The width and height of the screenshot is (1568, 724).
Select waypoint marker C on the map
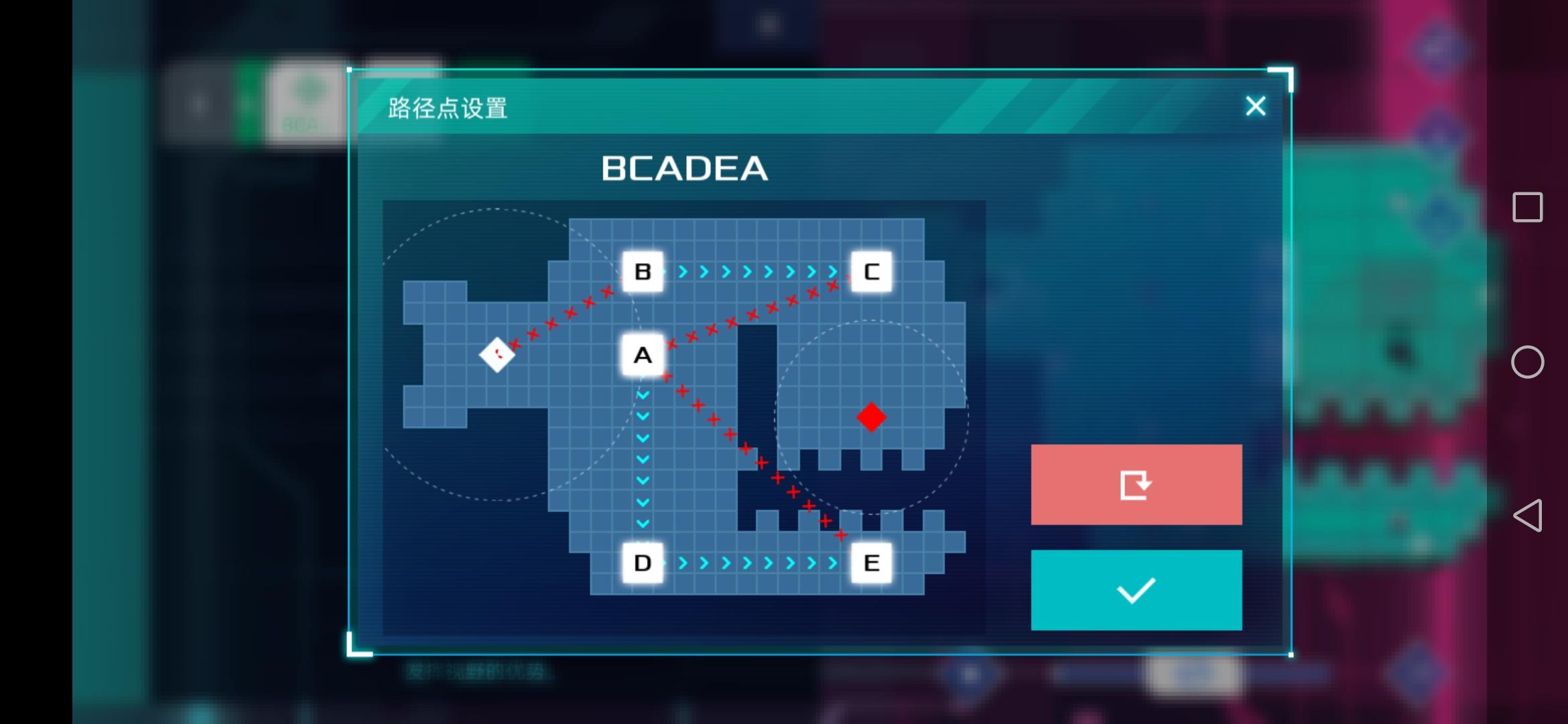(872, 271)
